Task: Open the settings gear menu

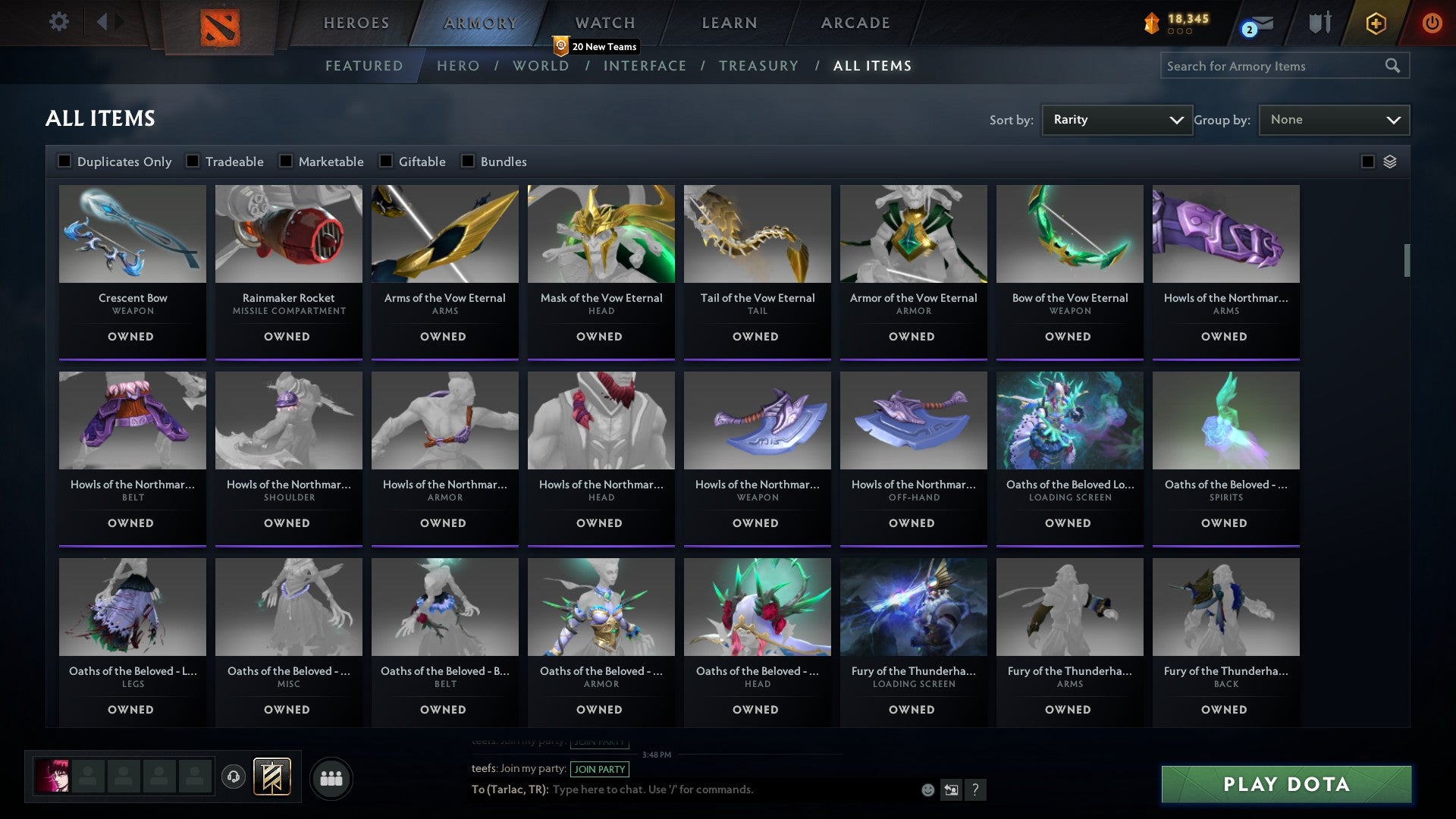Action: click(x=58, y=22)
